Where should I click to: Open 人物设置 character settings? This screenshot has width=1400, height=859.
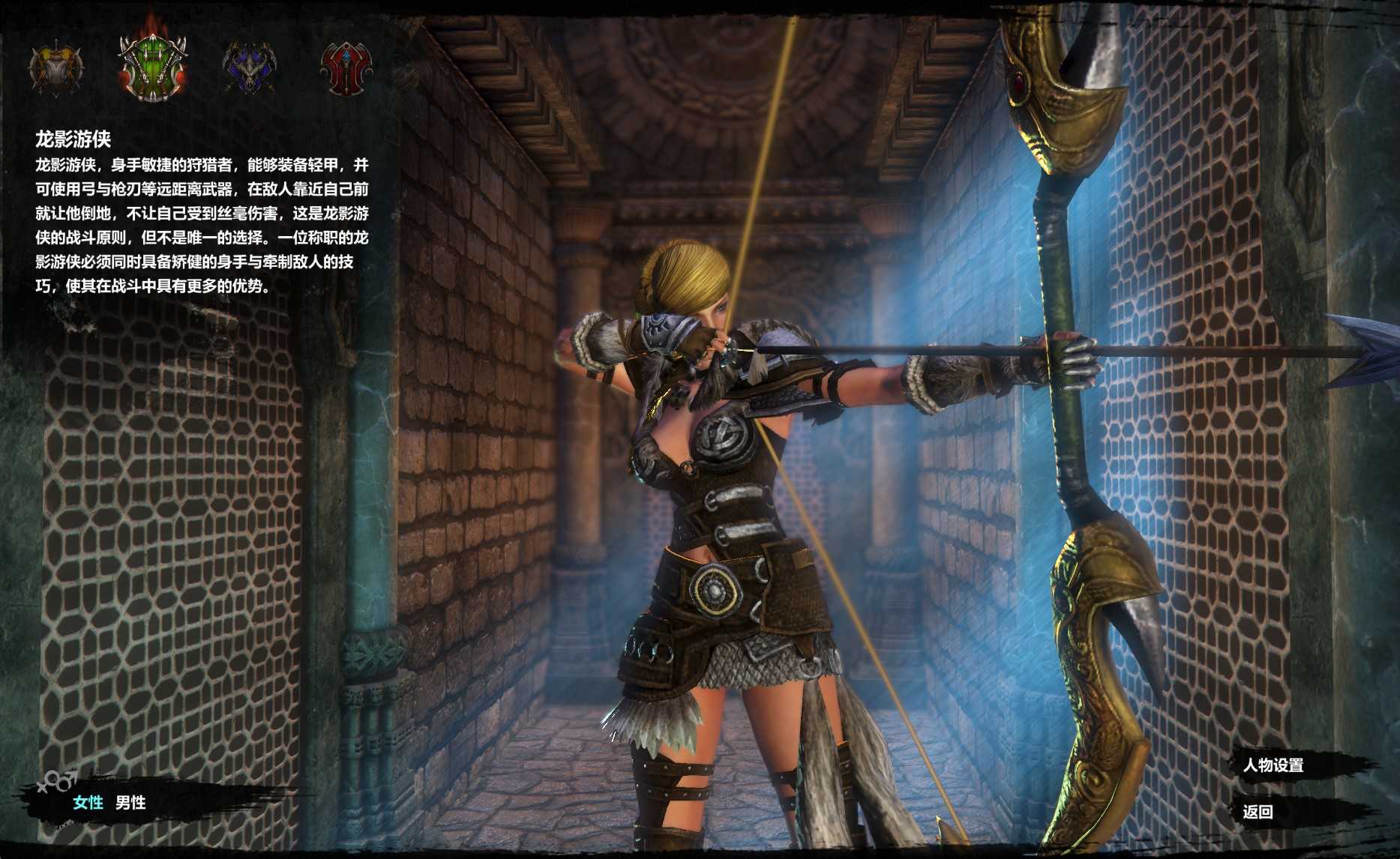click(1273, 765)
